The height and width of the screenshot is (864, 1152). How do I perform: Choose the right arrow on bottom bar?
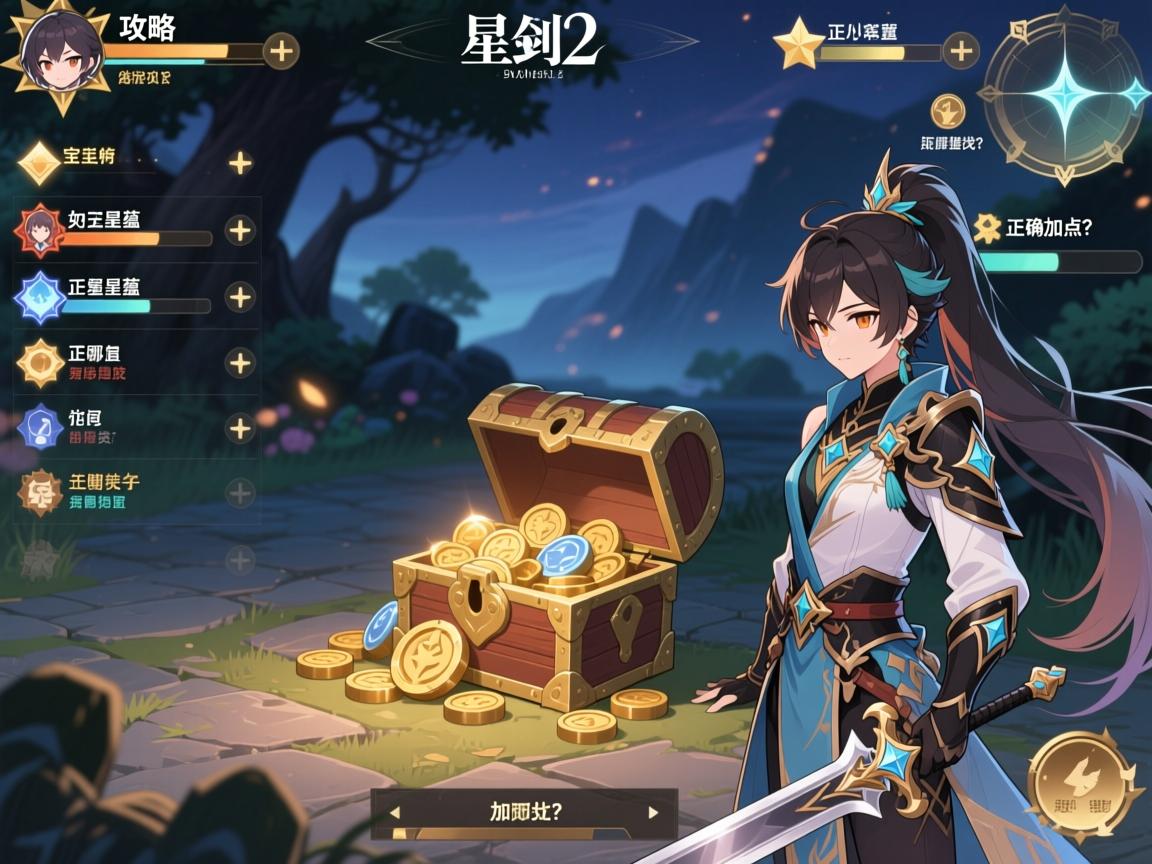(653, 813)
